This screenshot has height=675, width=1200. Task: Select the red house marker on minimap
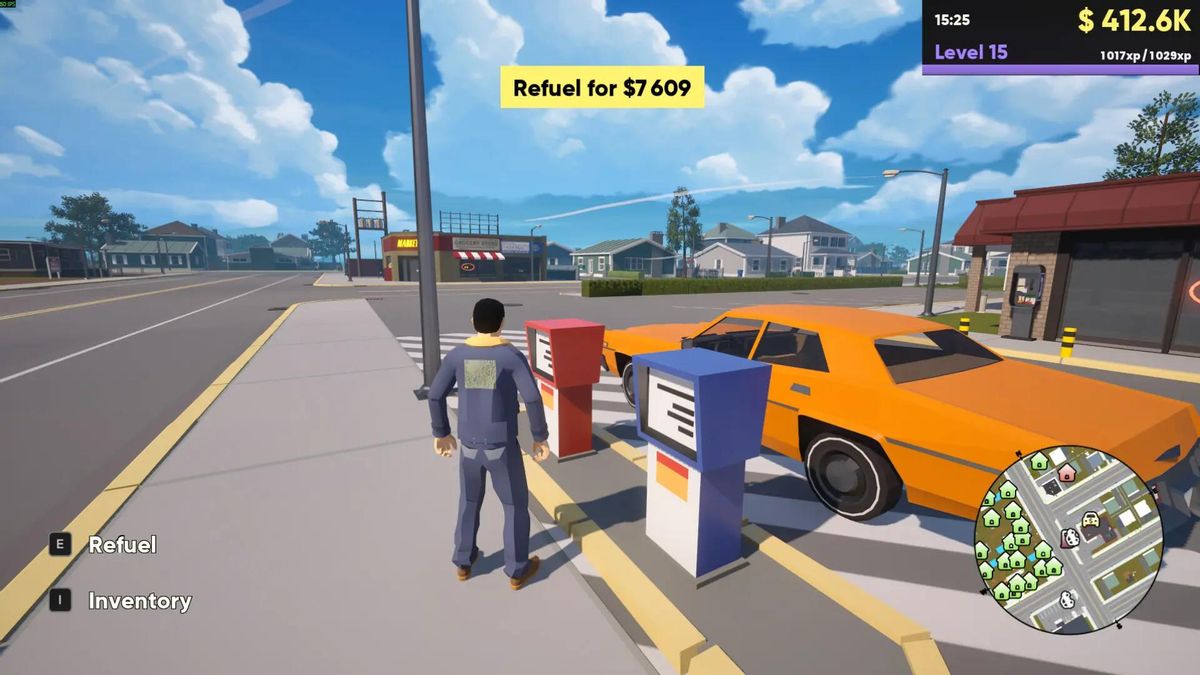coord(1067,473)
